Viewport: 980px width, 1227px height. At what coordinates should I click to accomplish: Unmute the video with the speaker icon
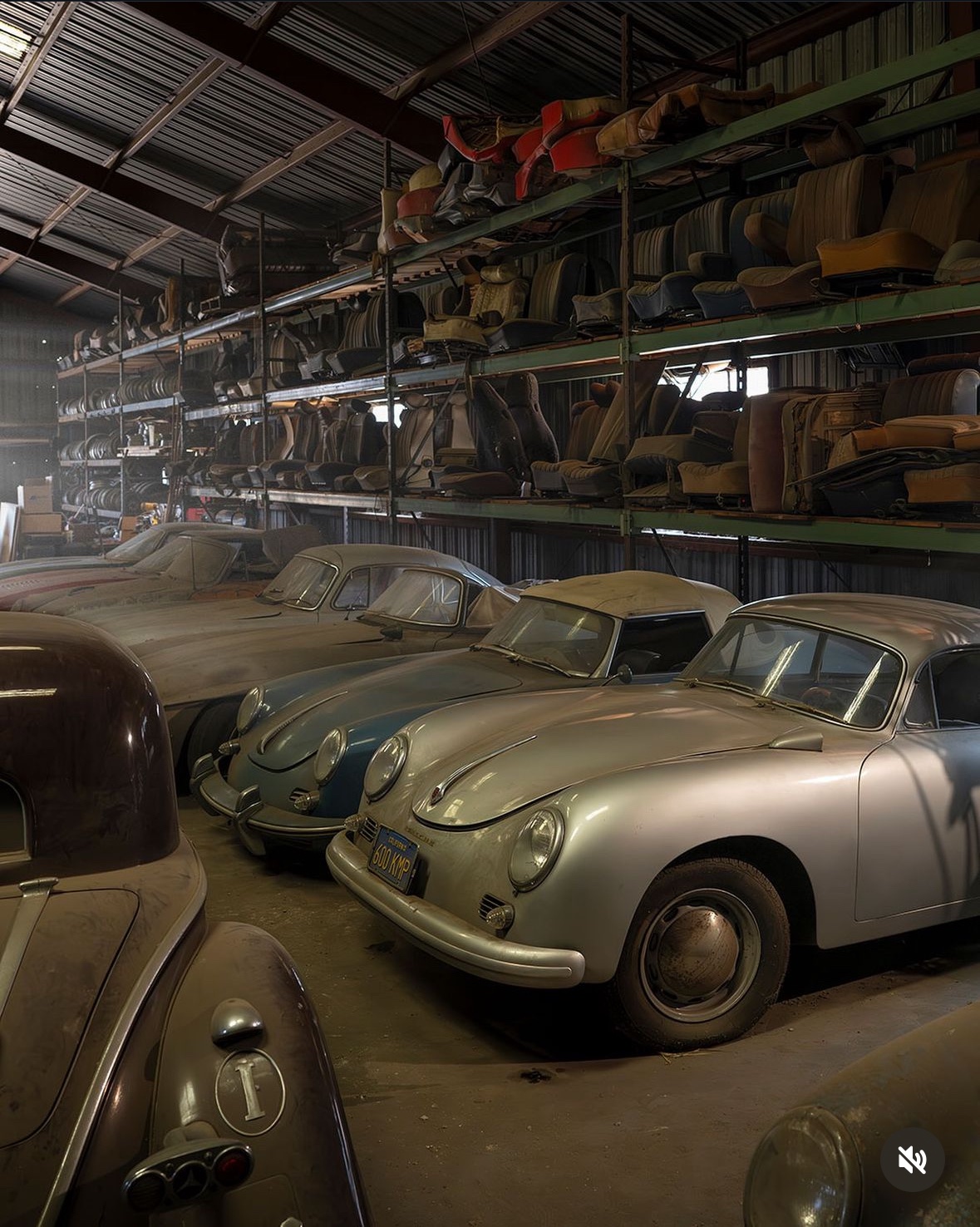tap(912, 1160)
